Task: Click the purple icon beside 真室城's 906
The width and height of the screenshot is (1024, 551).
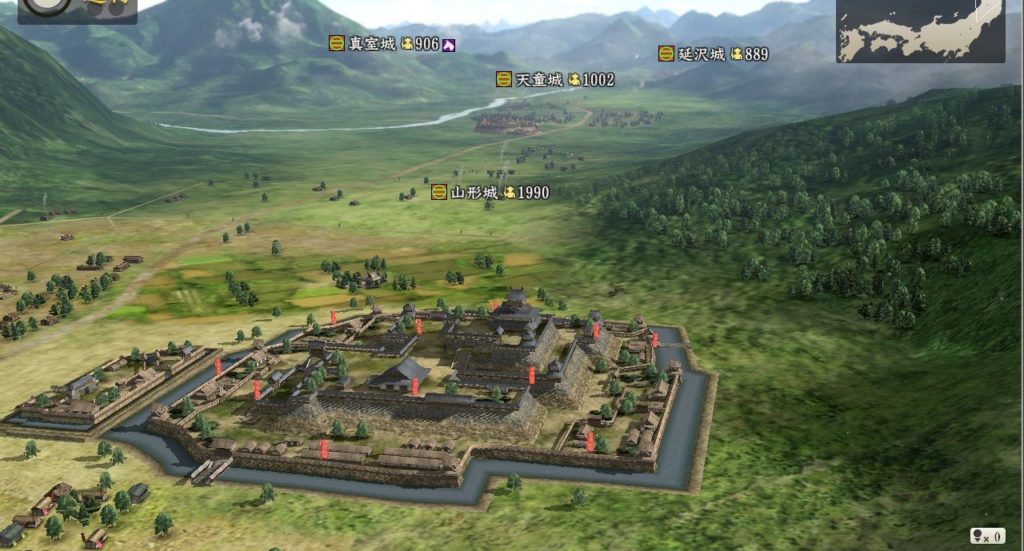Action: [x=449, y=44]
